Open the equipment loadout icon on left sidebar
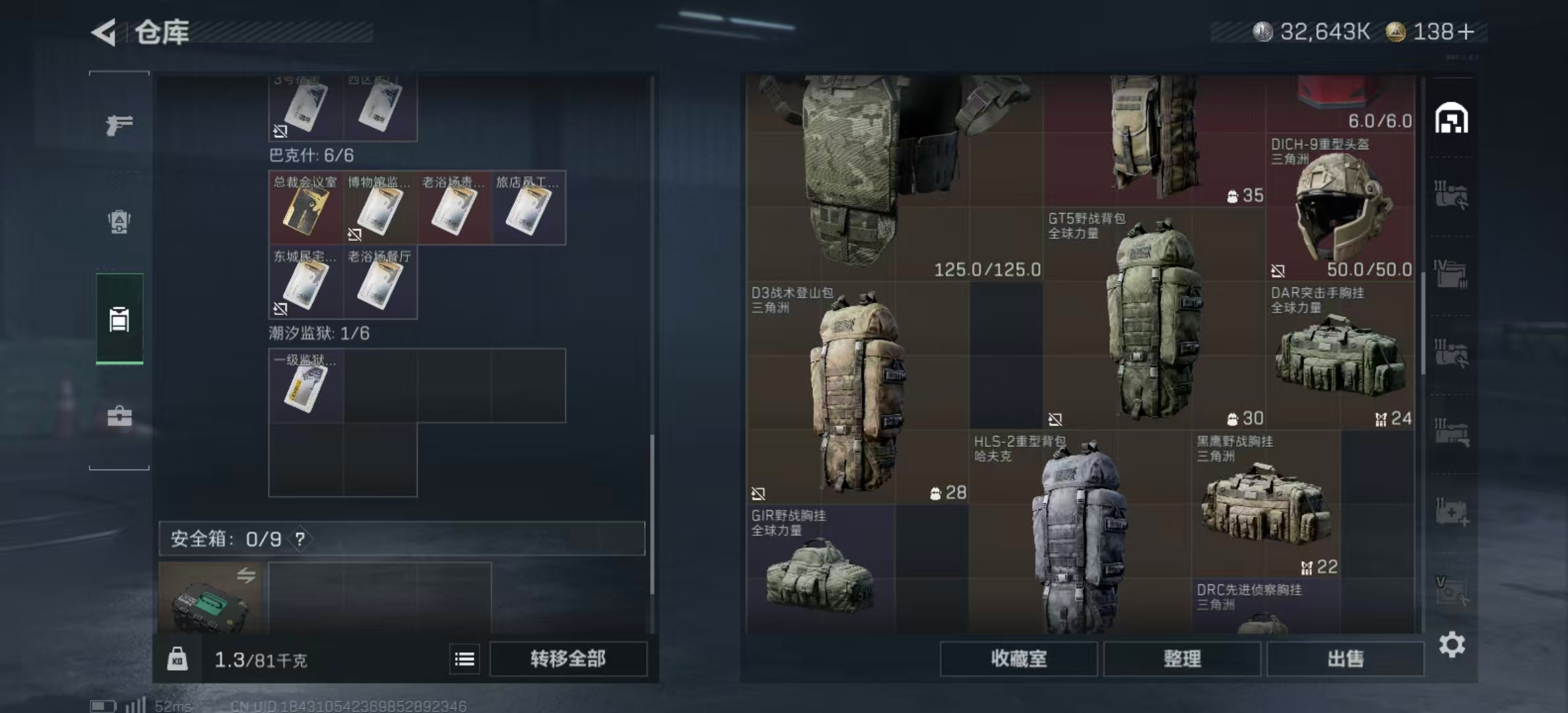Viewport: 1568px width, 713px height. 119,222
